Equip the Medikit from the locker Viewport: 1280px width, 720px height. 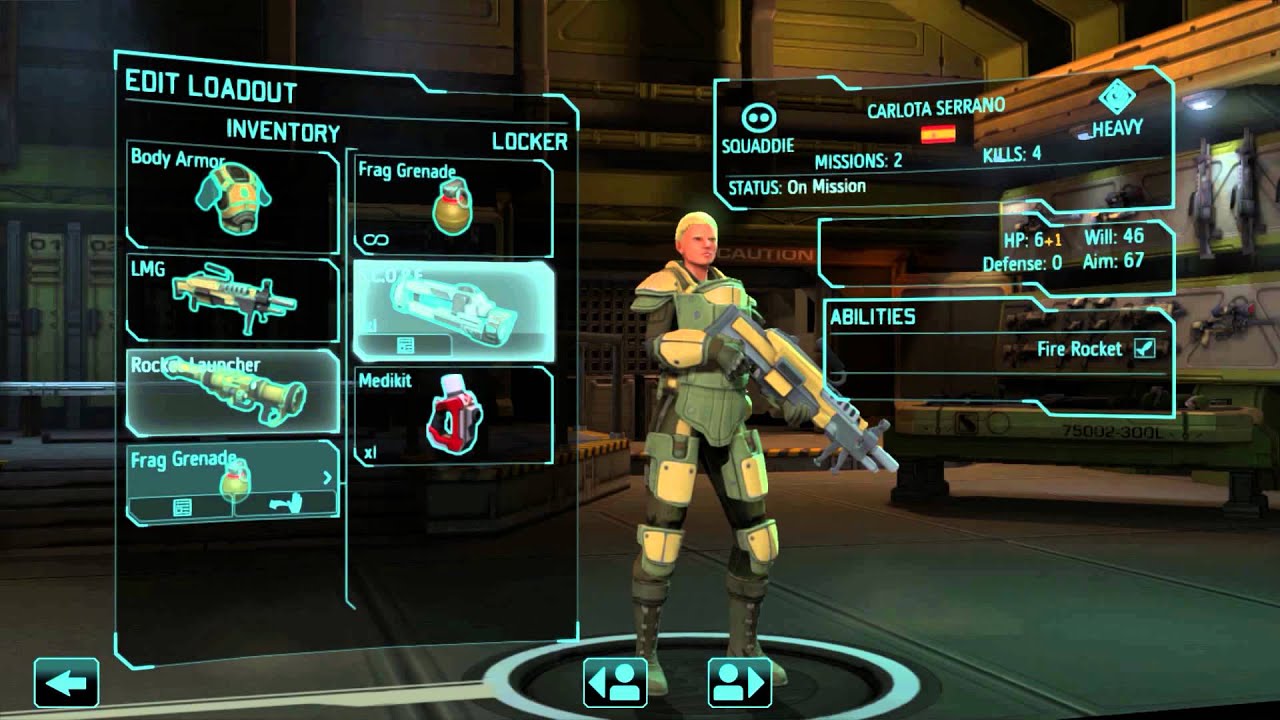click(452, 415)
